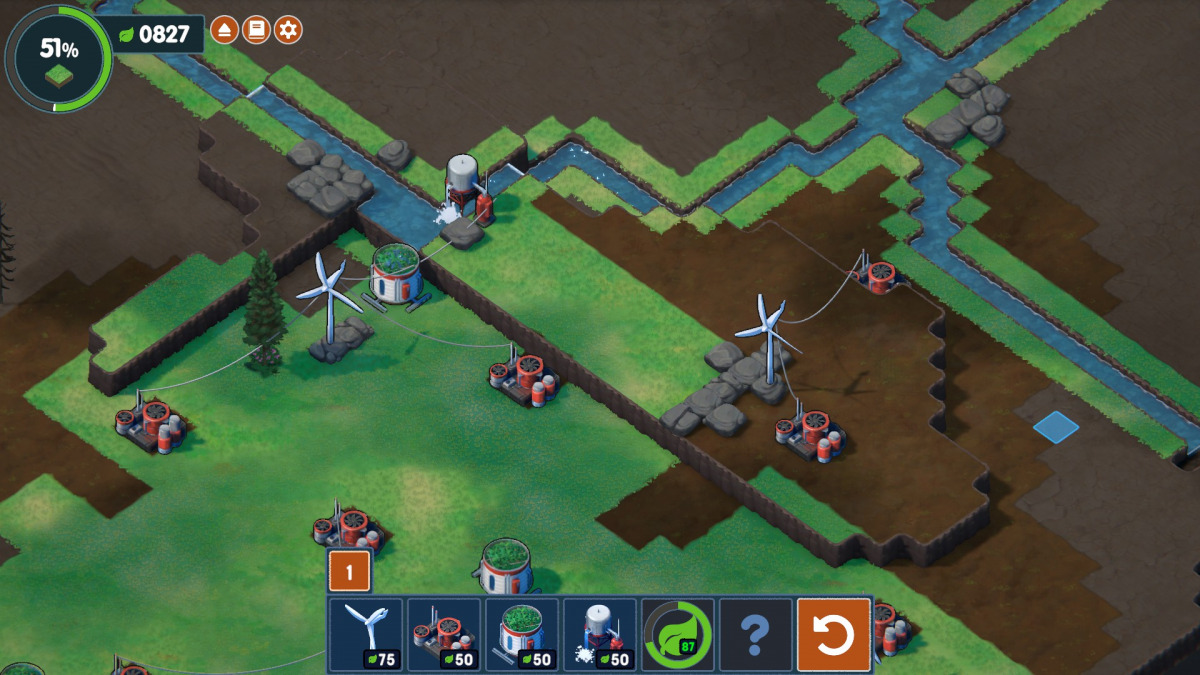Click the 51% restoration progress circle
The width and height of the screenshot is (1200, 675).
click(x=59, y=58)
